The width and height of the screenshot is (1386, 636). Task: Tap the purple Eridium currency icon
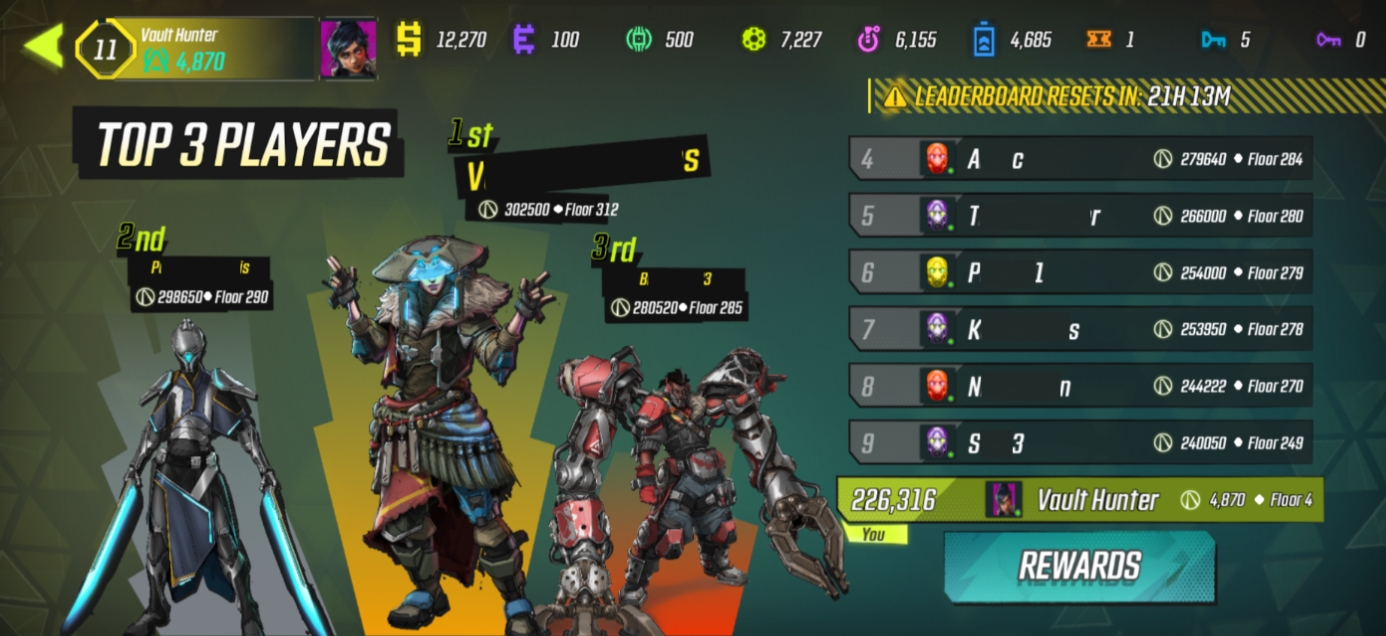point(523,40)
